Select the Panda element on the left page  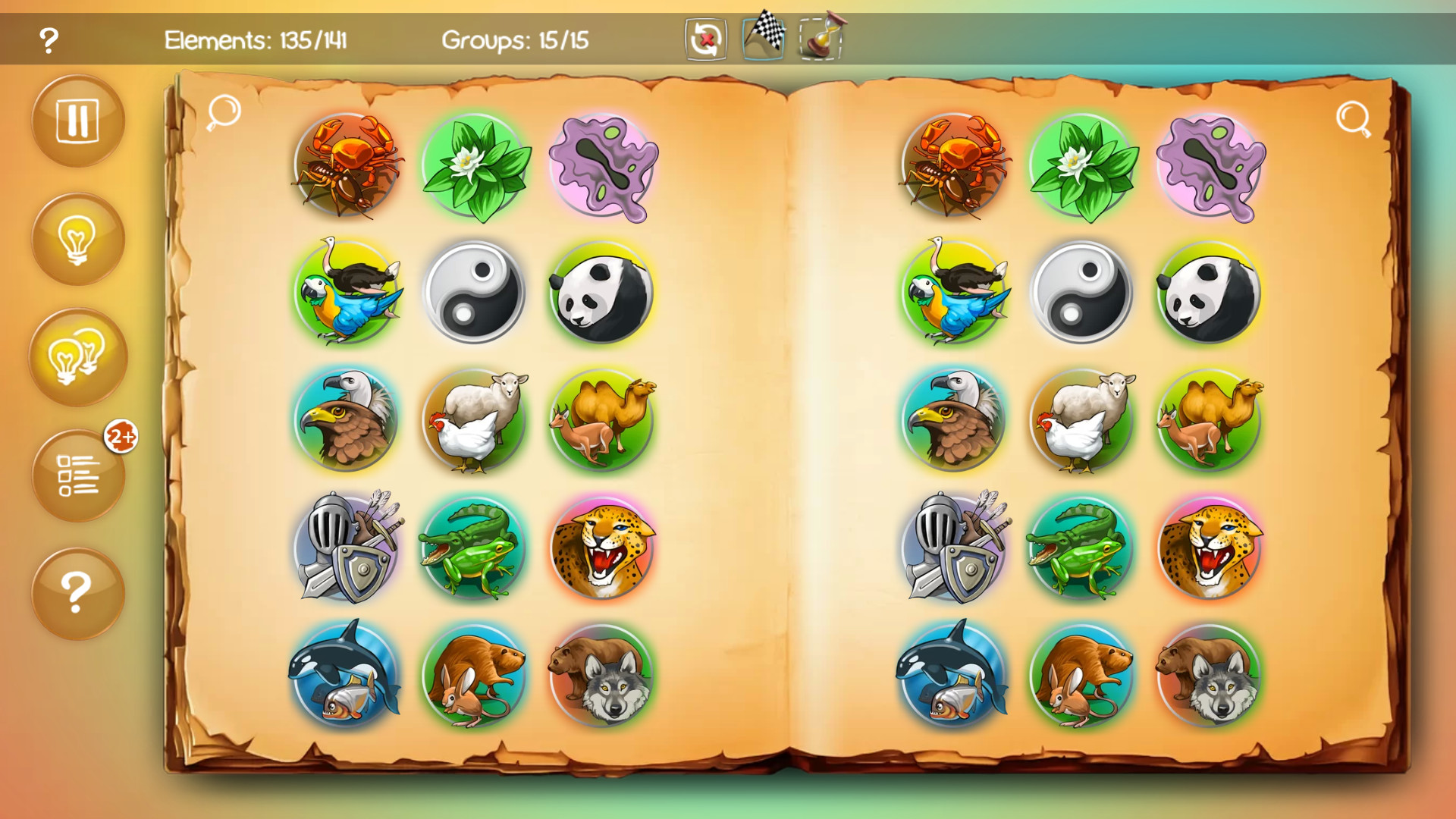coord(600,292)
